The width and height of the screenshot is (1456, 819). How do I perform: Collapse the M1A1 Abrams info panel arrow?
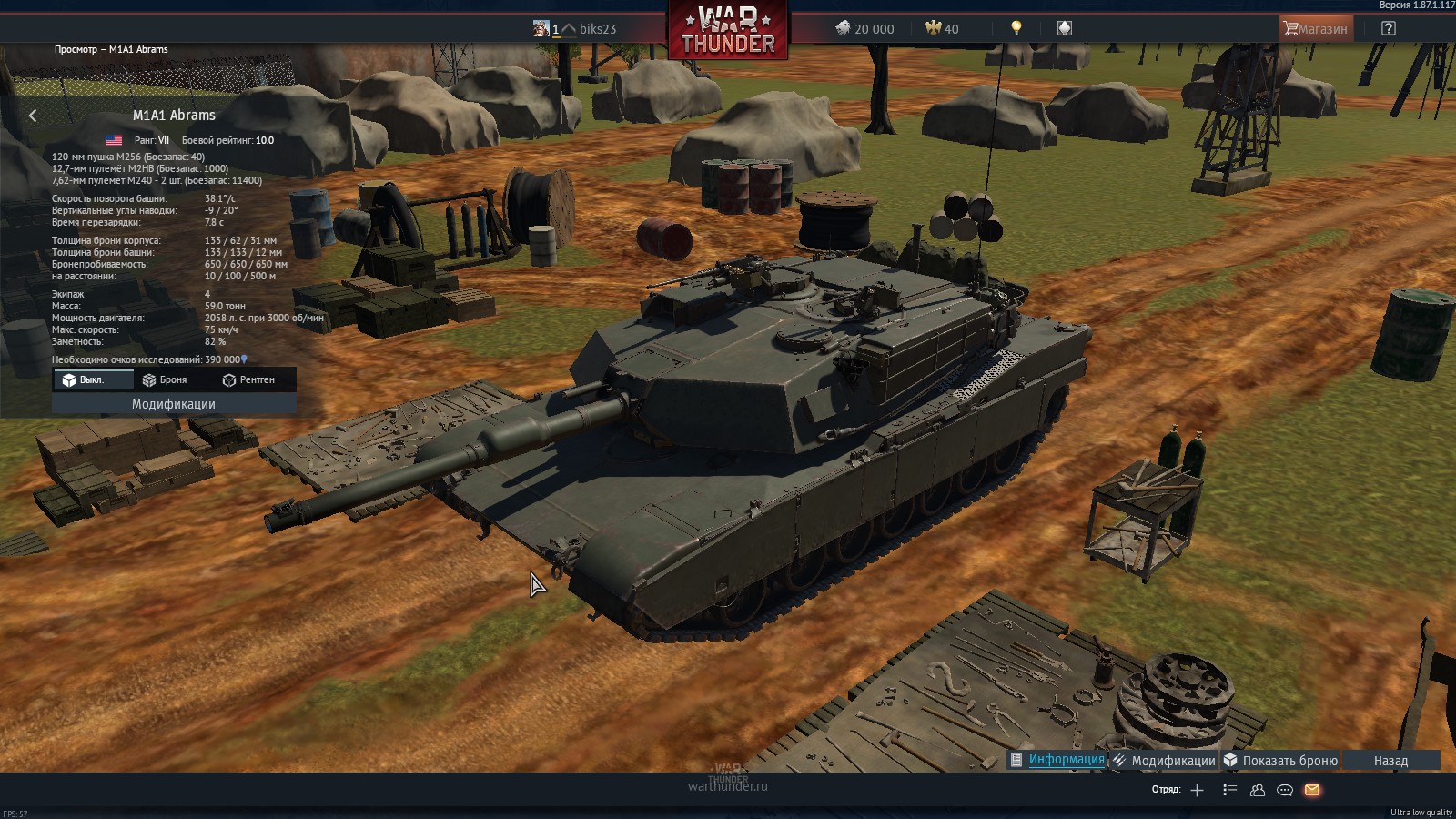pyautogui.click(x=33, y=115)
